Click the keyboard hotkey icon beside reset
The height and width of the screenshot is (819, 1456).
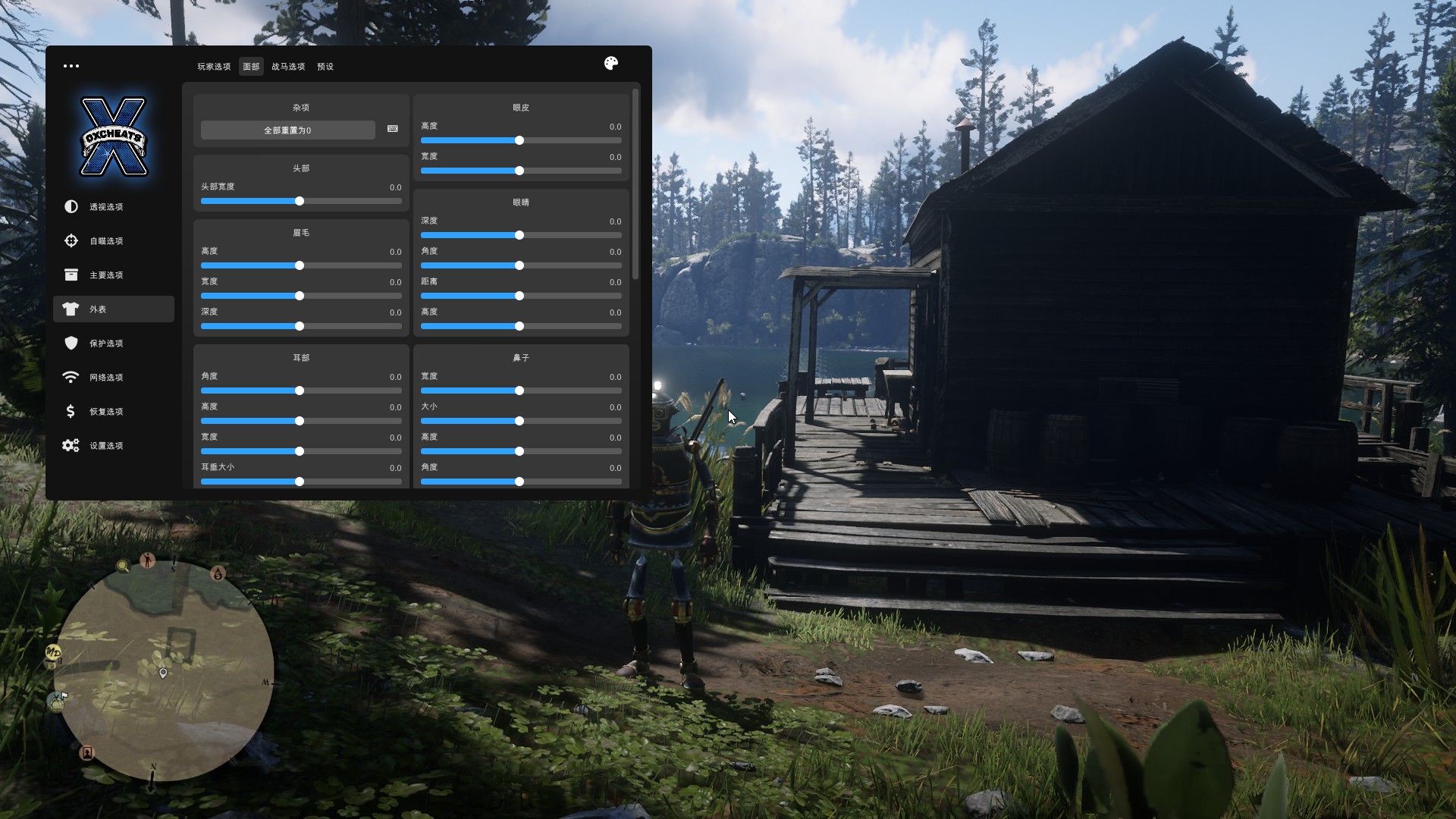[x=393, y=129]
